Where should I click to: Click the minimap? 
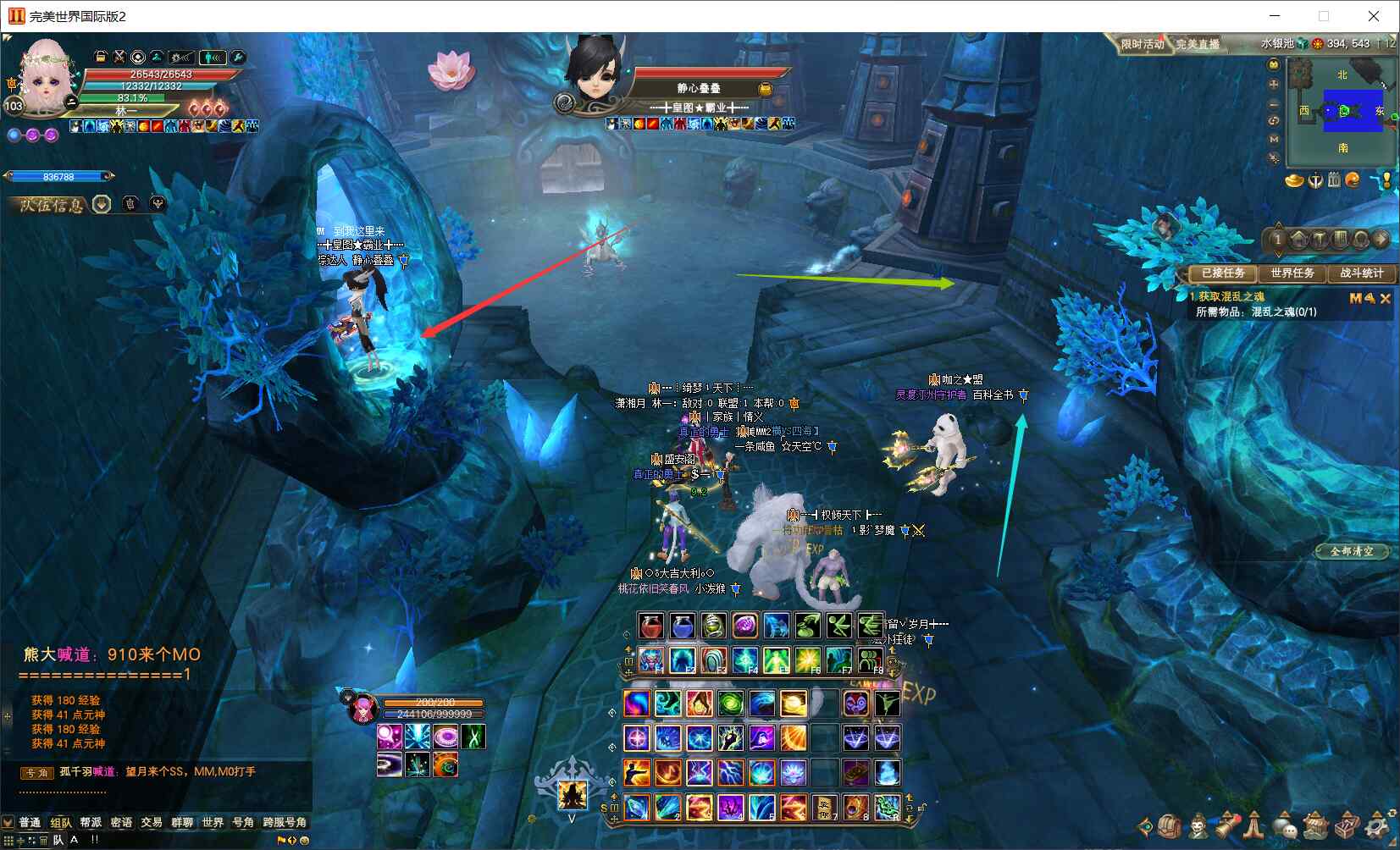click(1342, 112)
